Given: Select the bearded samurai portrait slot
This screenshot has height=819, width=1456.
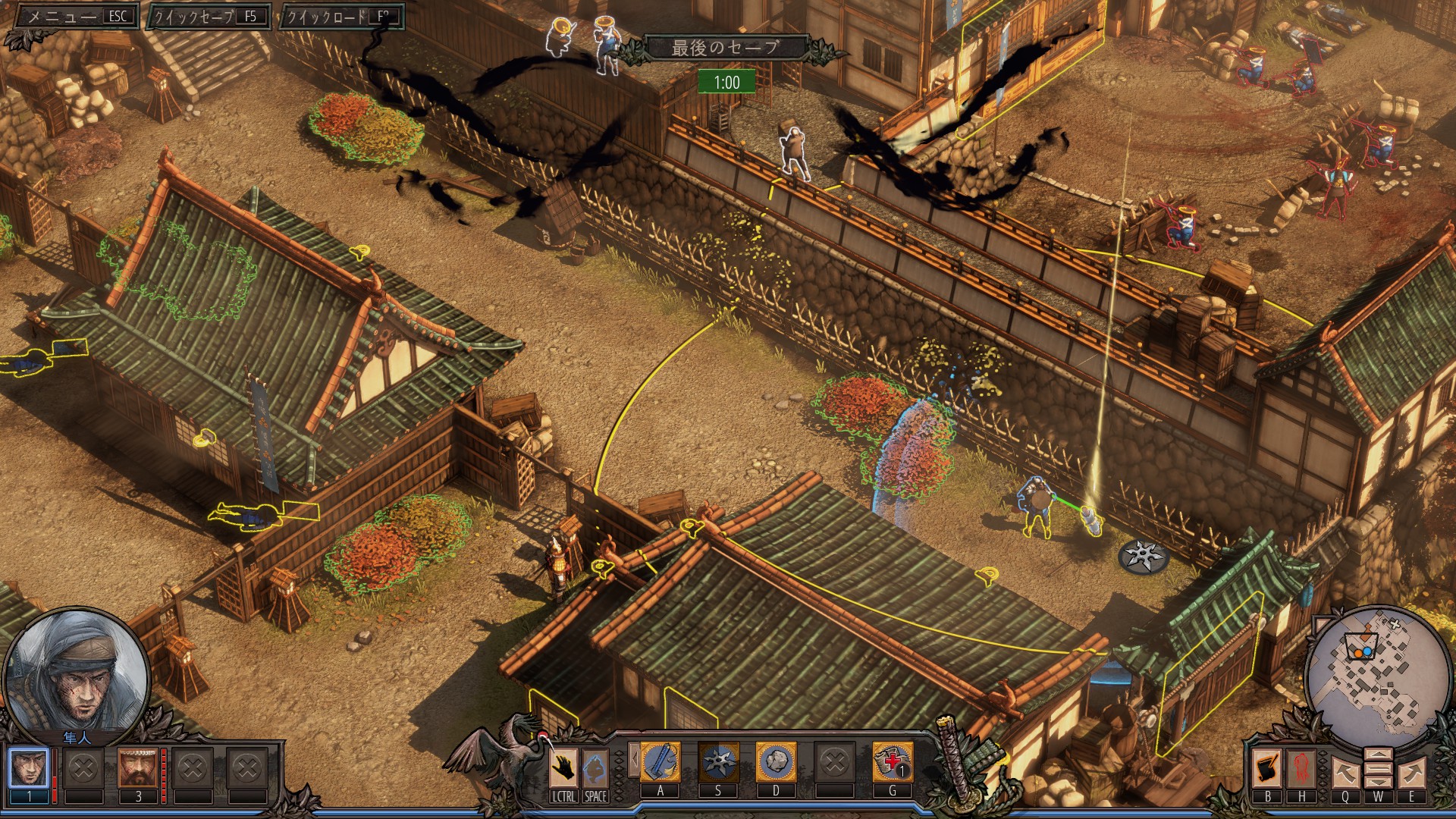Looking at the screenshot, I should pyautogui.click(x=138, y=768).
